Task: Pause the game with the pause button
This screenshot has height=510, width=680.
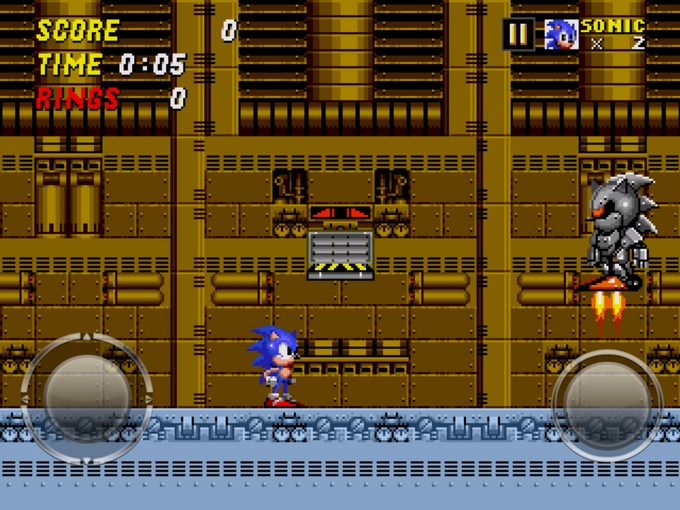Action: [x=518, y=34]
